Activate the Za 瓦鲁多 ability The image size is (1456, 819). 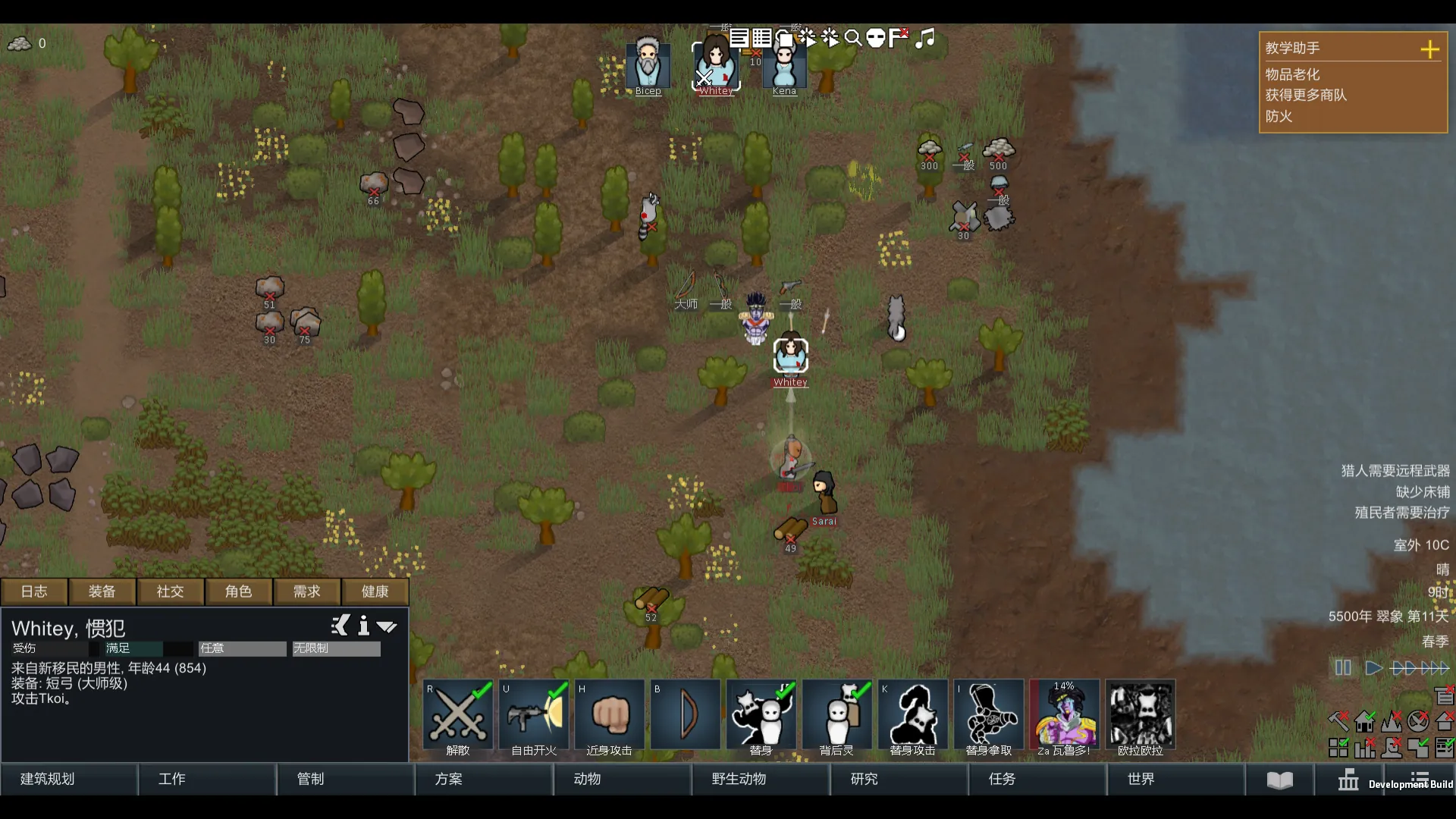pos(1065,718)
